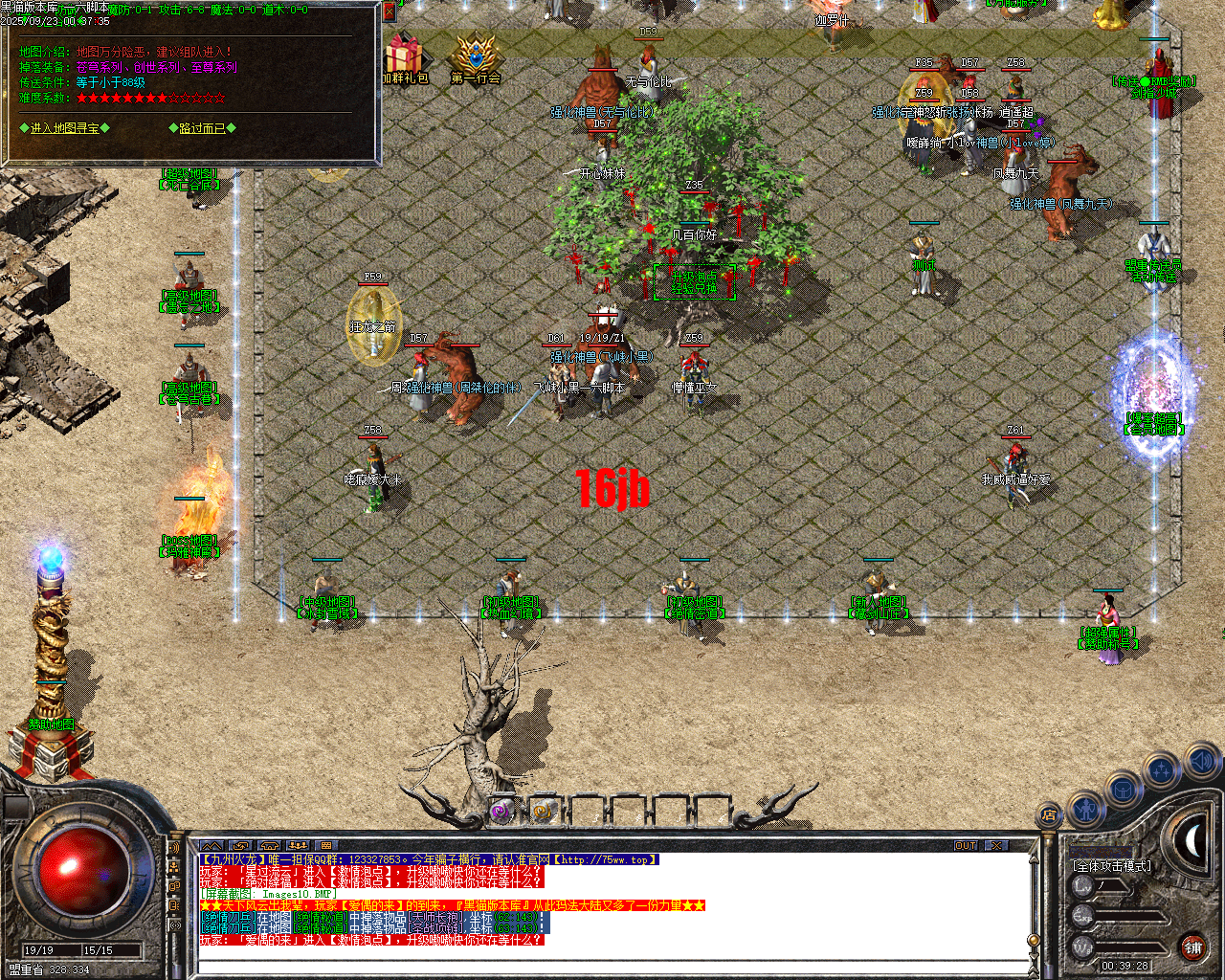The width and height of the screenshot is (1225, 980).
Task: Mute sound with the speaker icon
Action: 1200,760
